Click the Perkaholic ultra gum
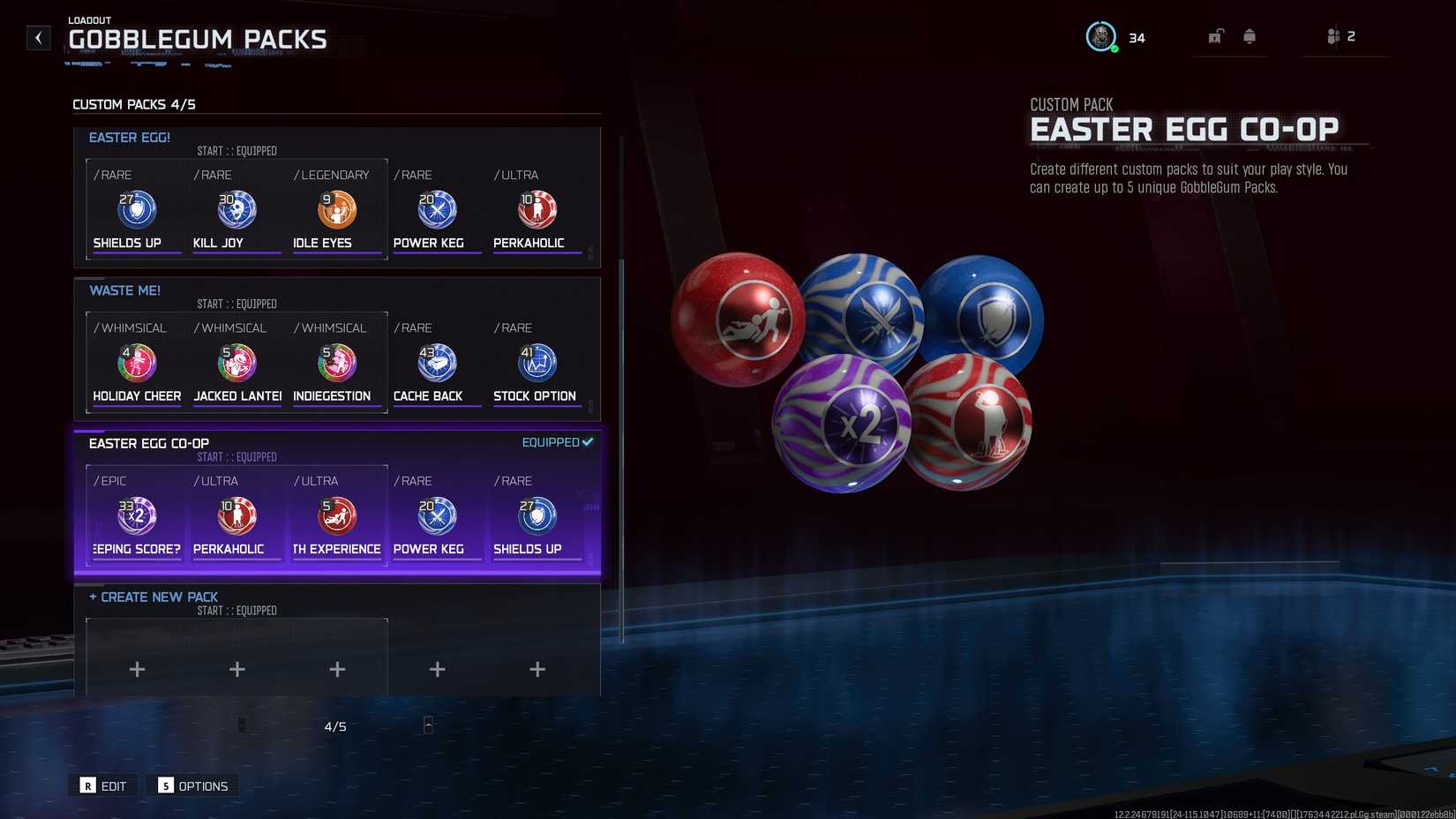 (537, 209)
